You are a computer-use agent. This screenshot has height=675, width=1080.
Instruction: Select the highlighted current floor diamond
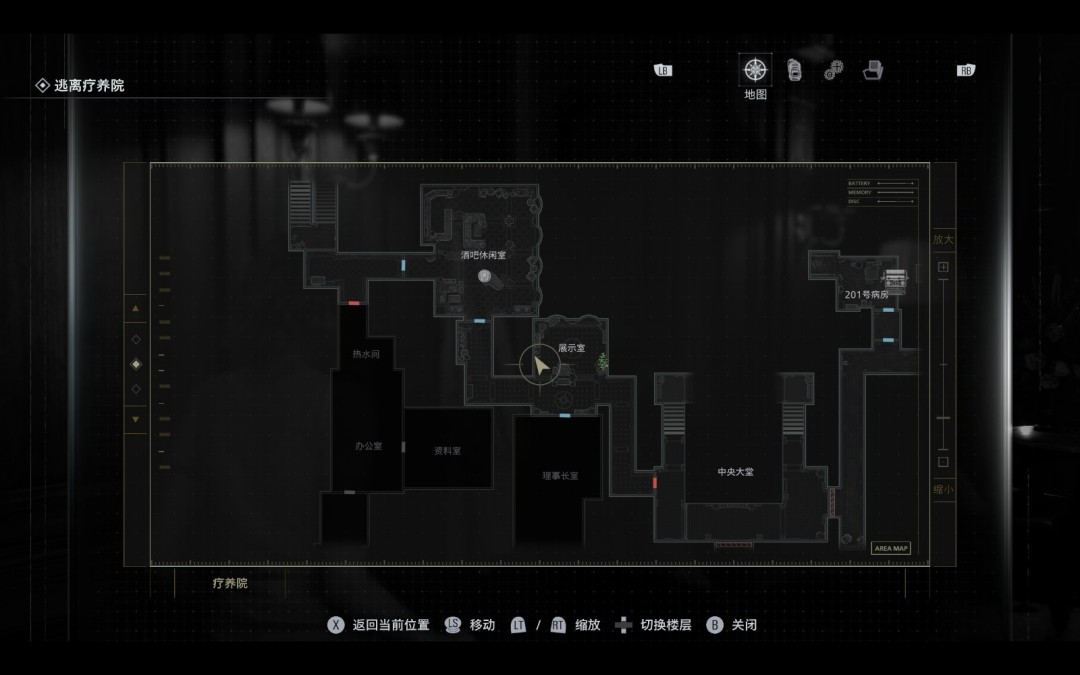[136, 364]
